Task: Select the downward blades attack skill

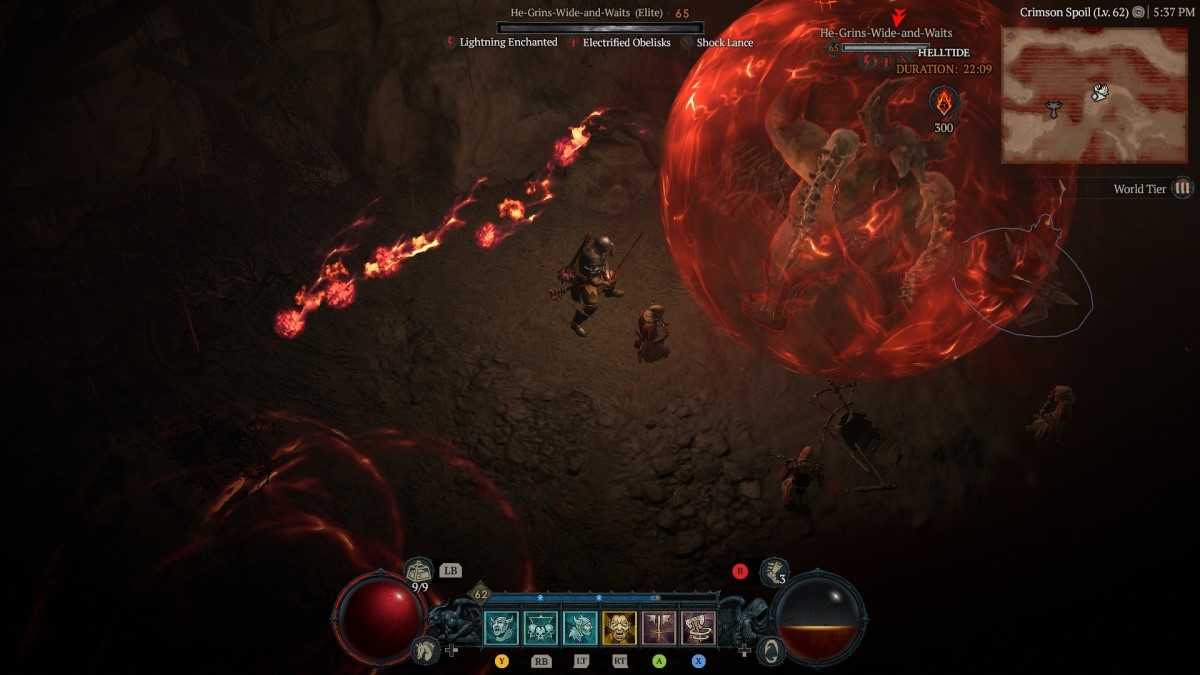Action: 659,628
